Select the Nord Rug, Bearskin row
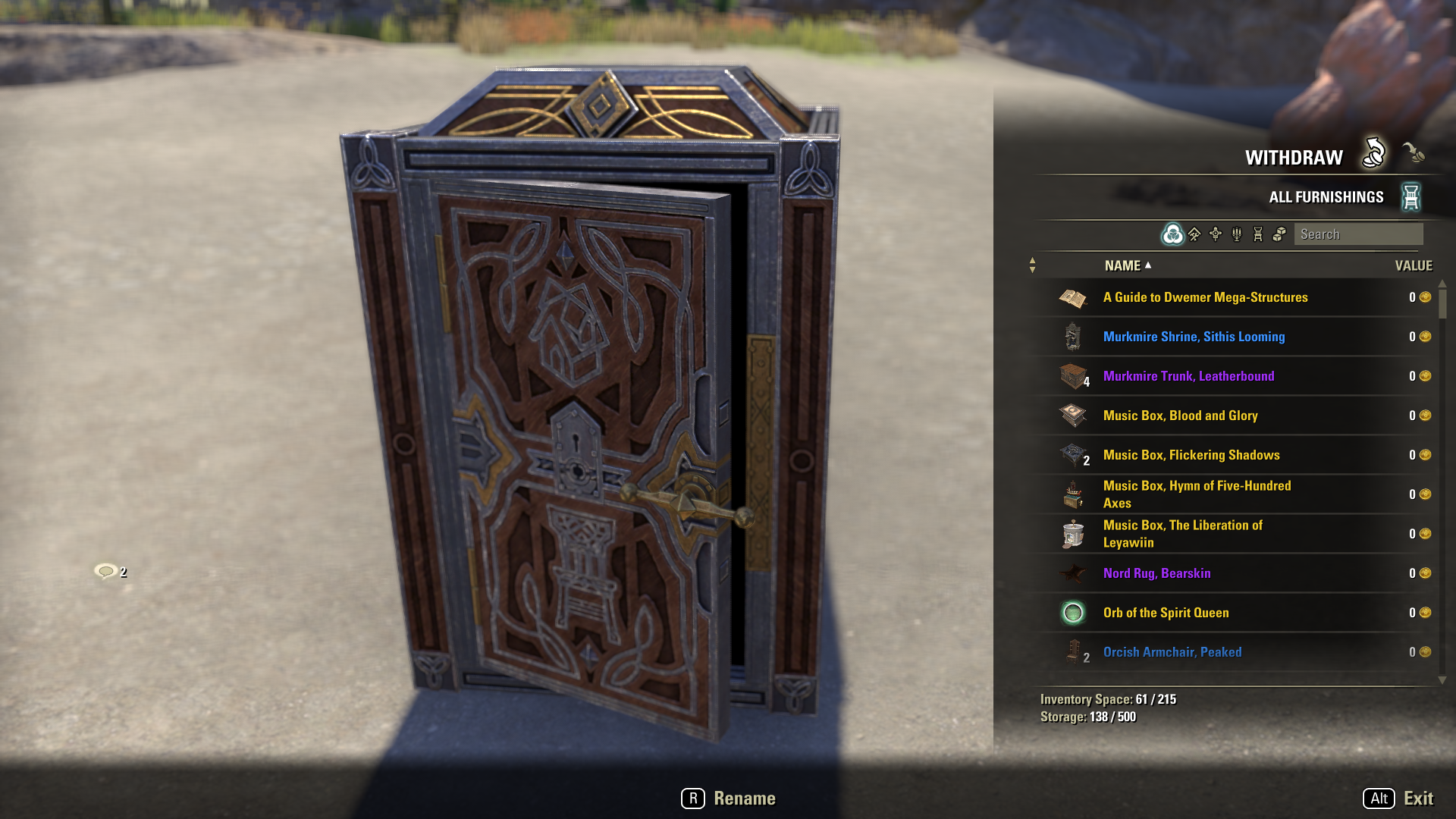The height and width of the screenshot is (819, 1456). click(1156, 573)
